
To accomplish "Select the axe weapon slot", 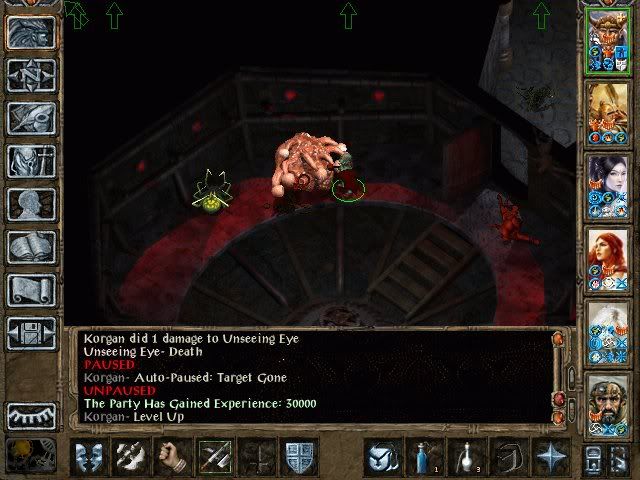I will point(131,457).
